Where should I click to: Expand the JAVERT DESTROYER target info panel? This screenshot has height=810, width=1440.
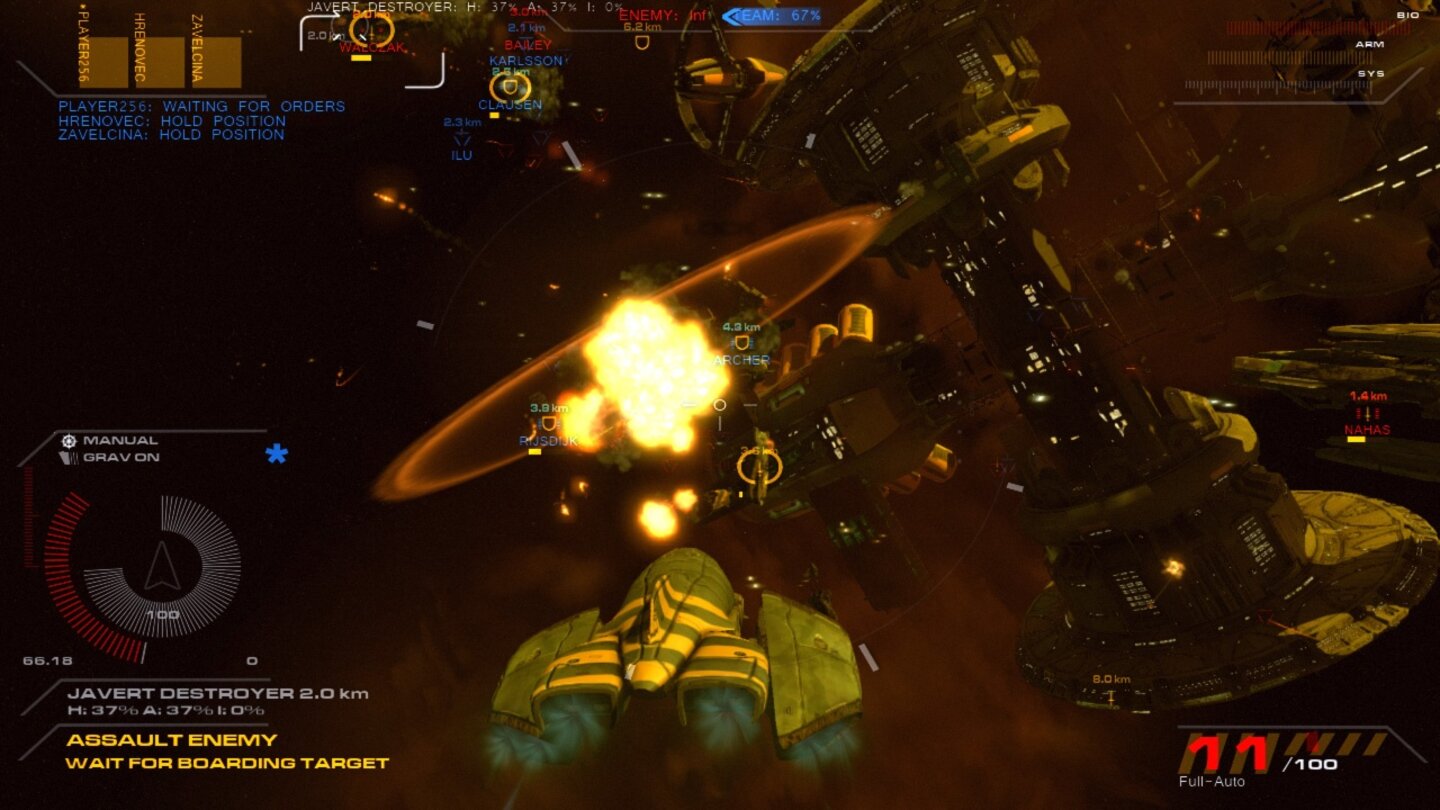pyautogui.click(x=218, y=691)
